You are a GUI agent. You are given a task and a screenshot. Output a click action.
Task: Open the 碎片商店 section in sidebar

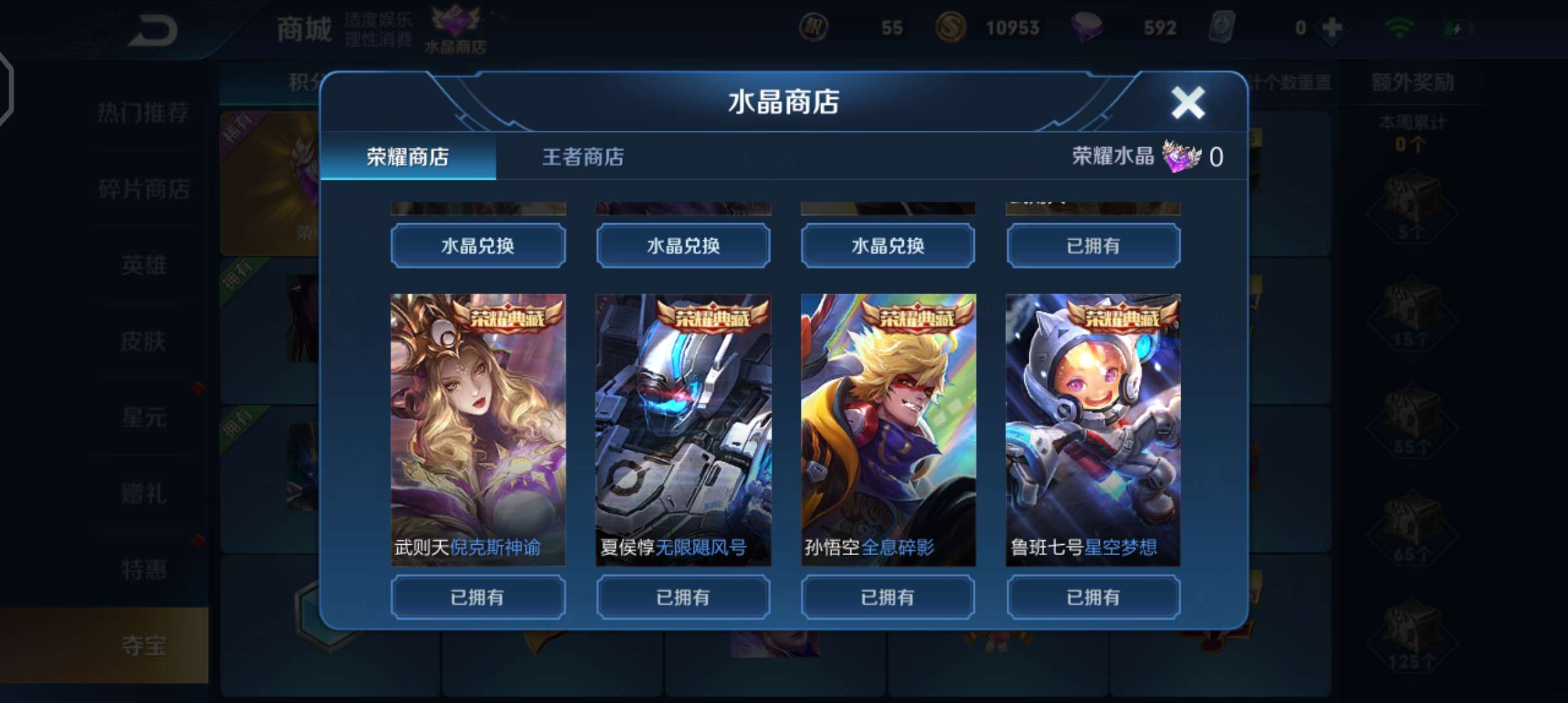tap(145, 189)
